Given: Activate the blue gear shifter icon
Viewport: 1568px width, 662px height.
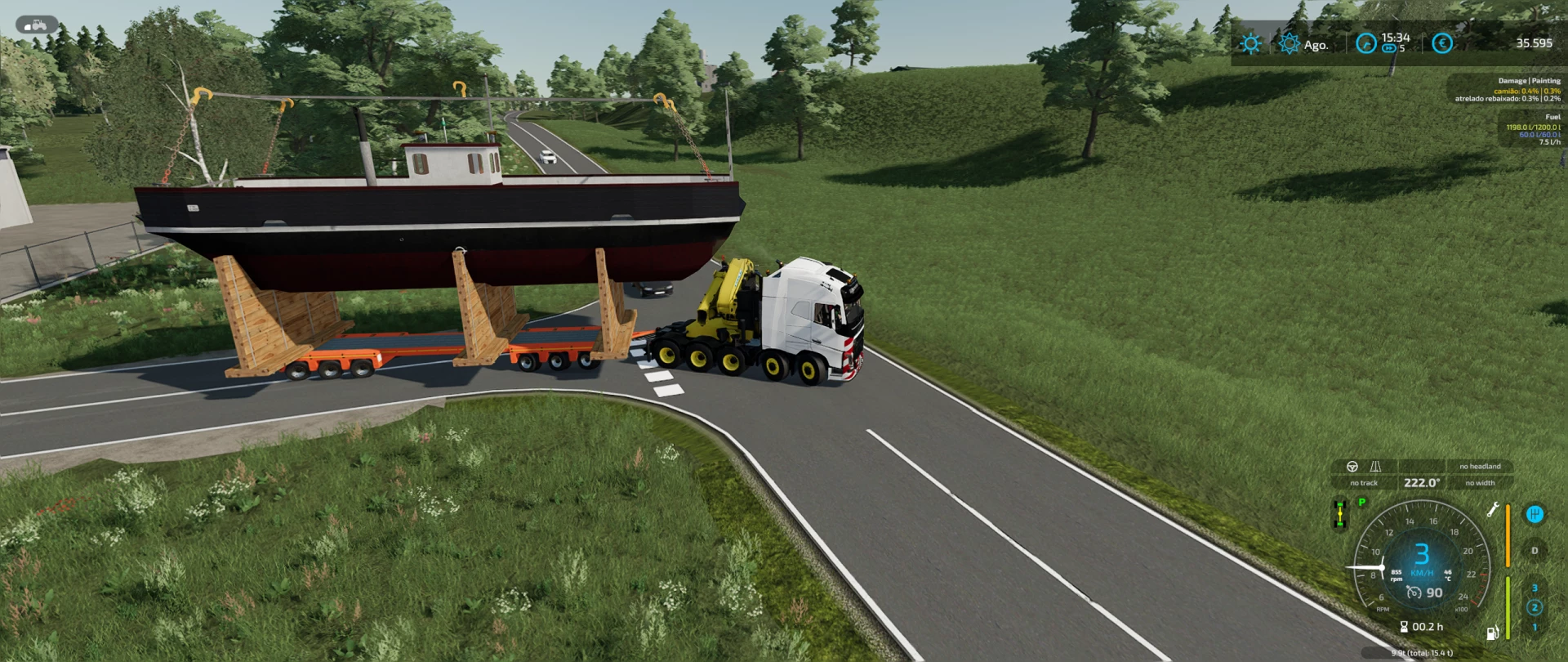Looking at the screenshot, I should [x=1535, y=514].
